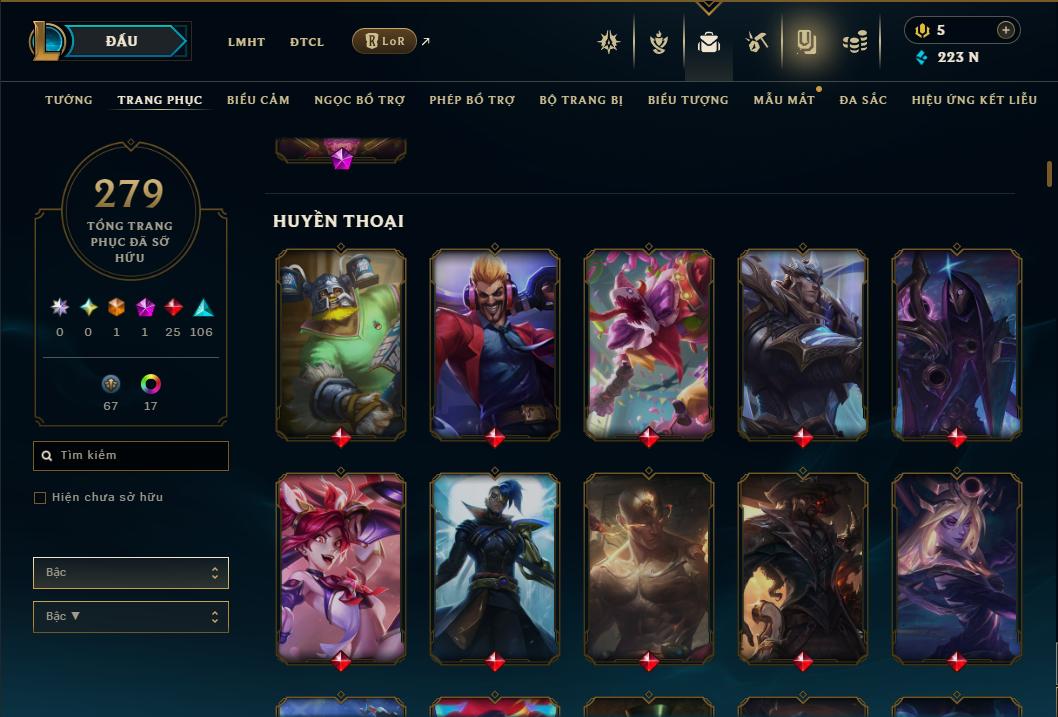Add currency with the plus button
Viewport: 1058px width, 717px height.
click(x=1006, y=30)
